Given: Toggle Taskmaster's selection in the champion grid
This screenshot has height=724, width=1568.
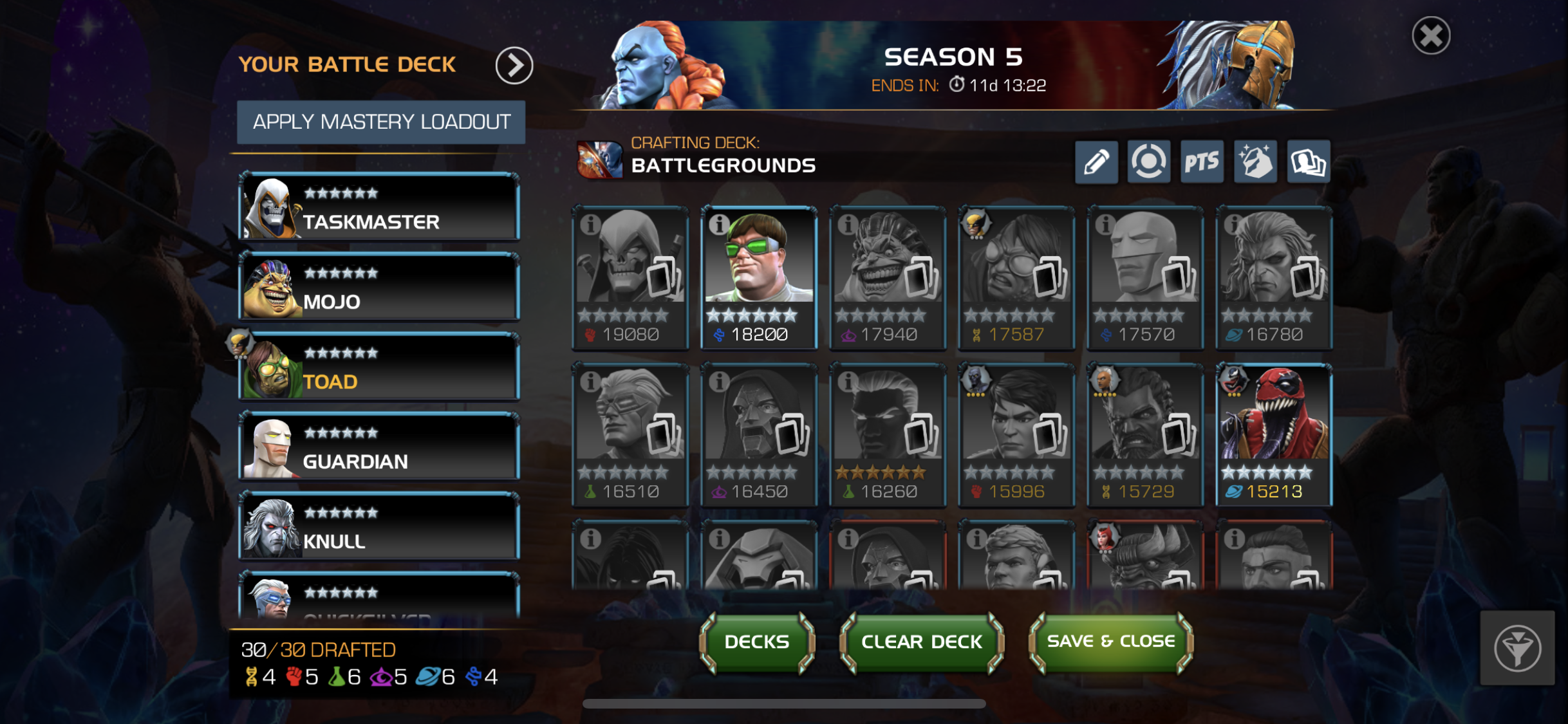Looking at the screenshot, I should (630, 280).
